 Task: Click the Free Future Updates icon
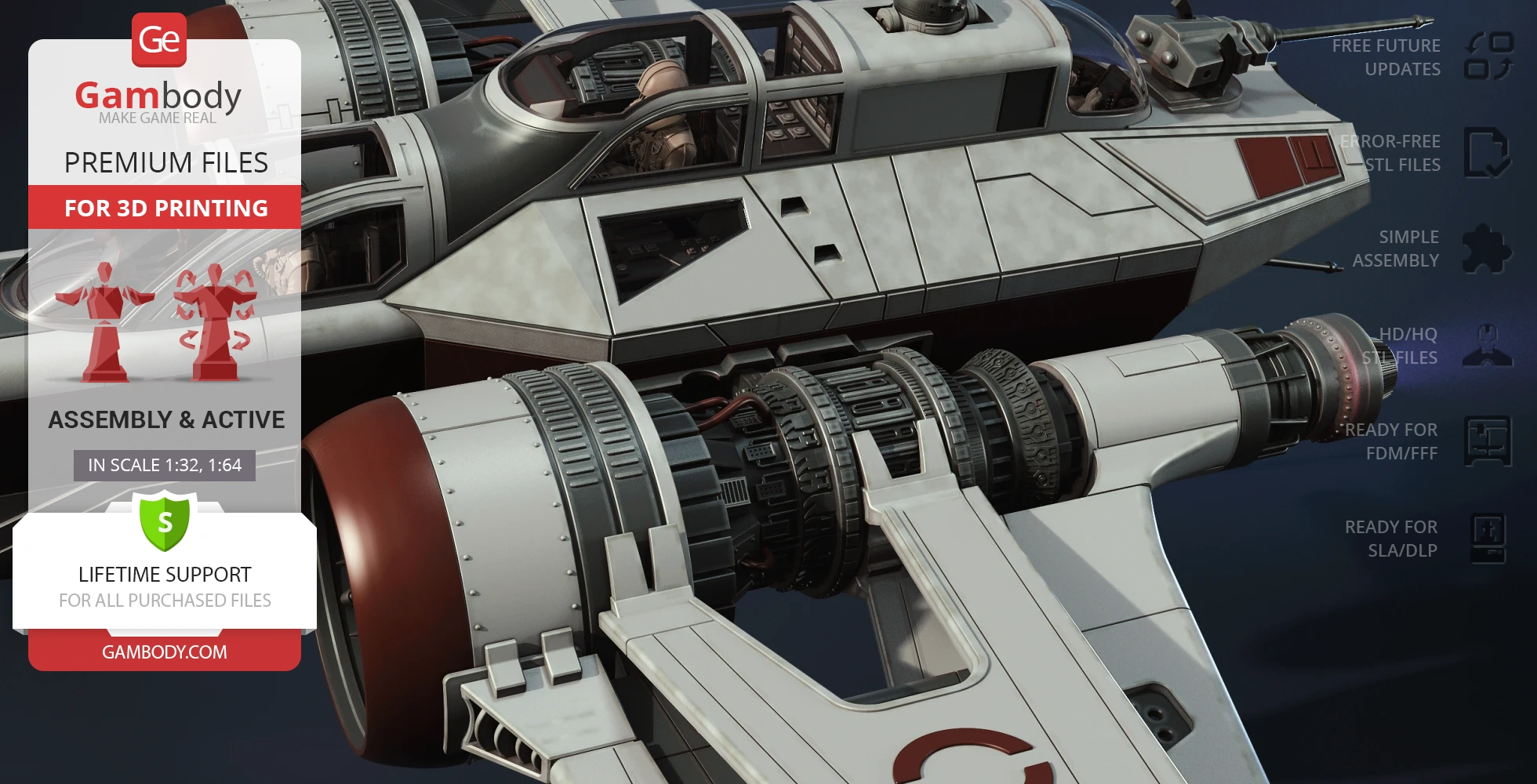(1488, 56)
